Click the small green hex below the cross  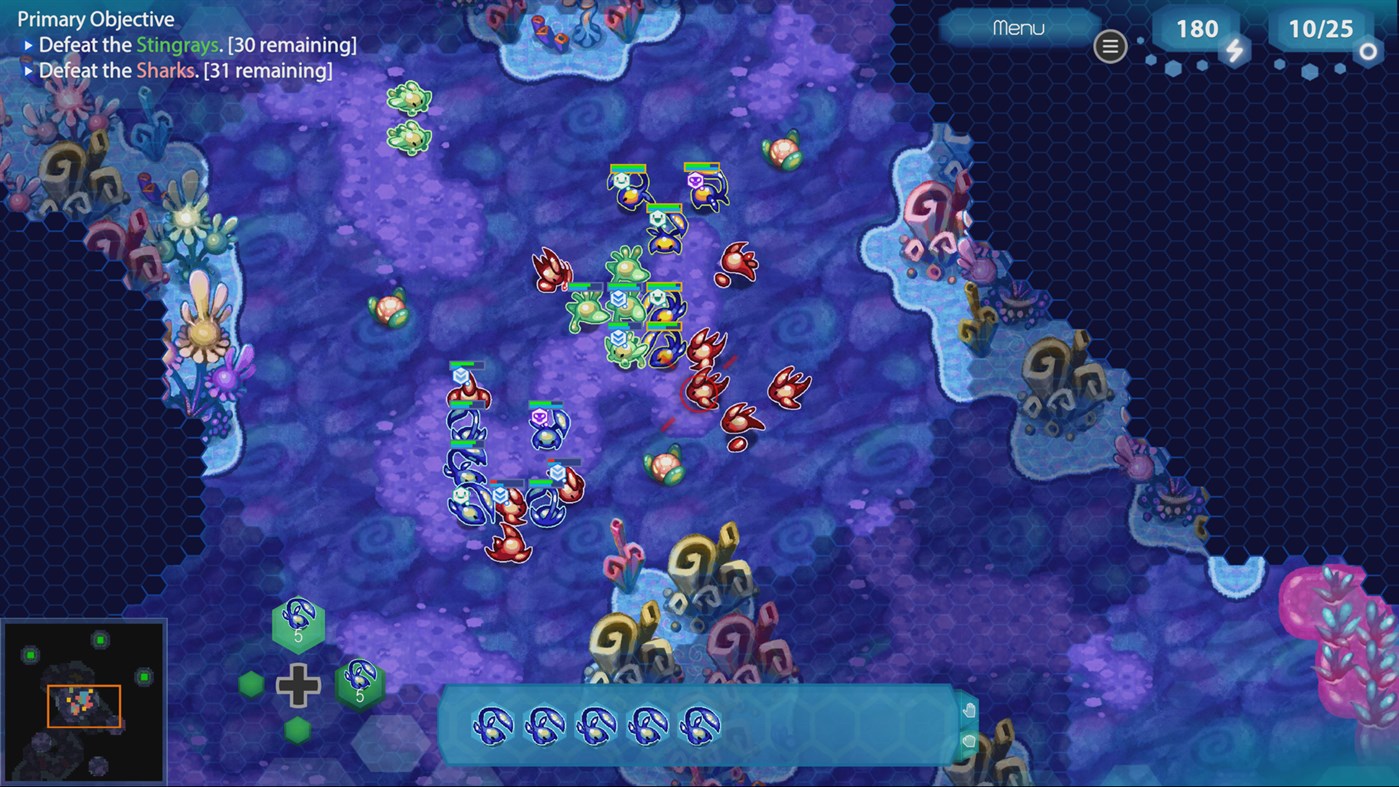[298, 729]
